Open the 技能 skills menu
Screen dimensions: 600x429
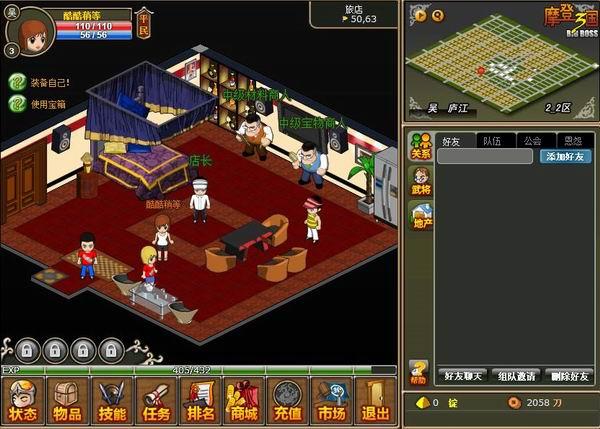[x=112, y=401]
